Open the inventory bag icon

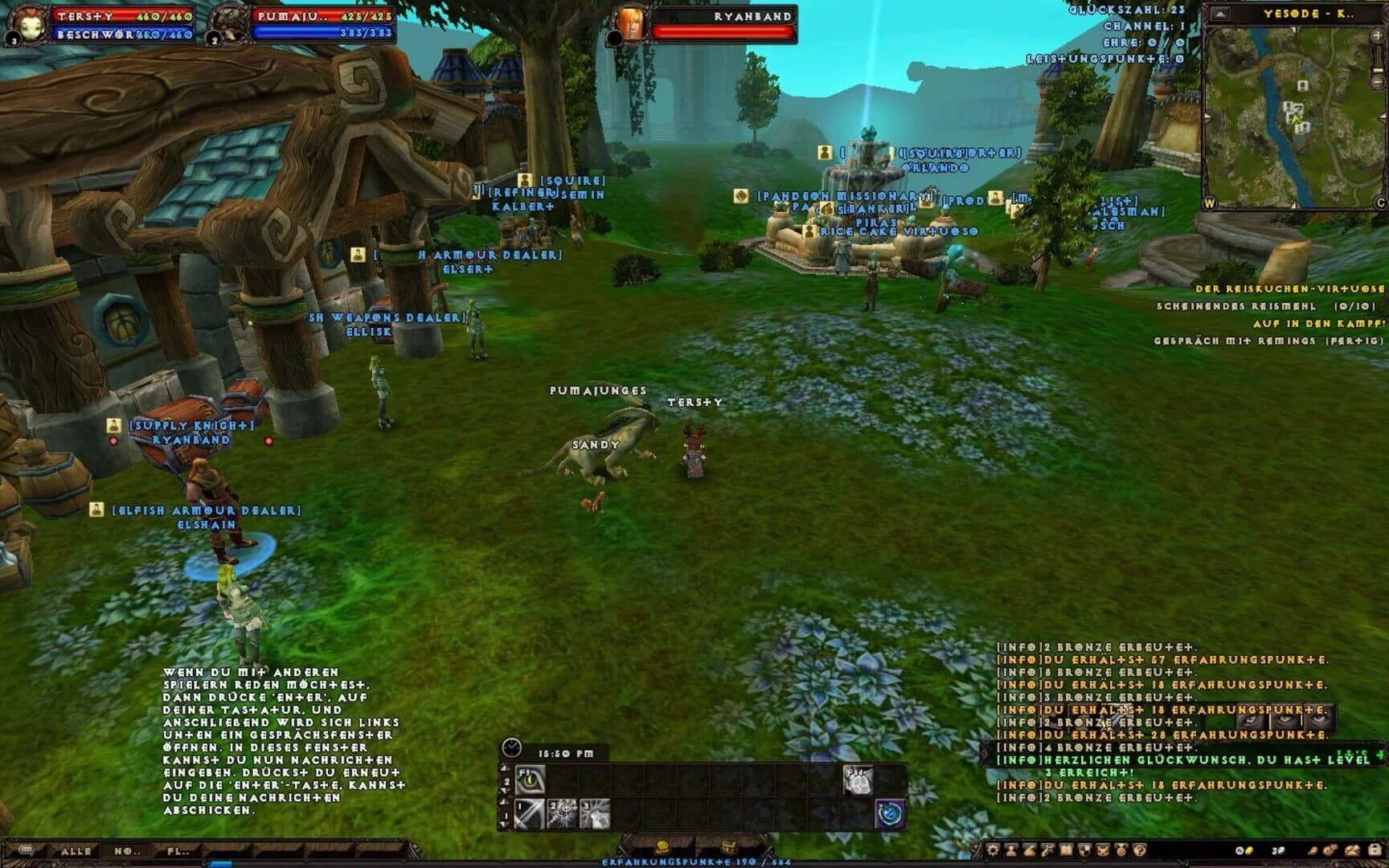pos(1029,850)
